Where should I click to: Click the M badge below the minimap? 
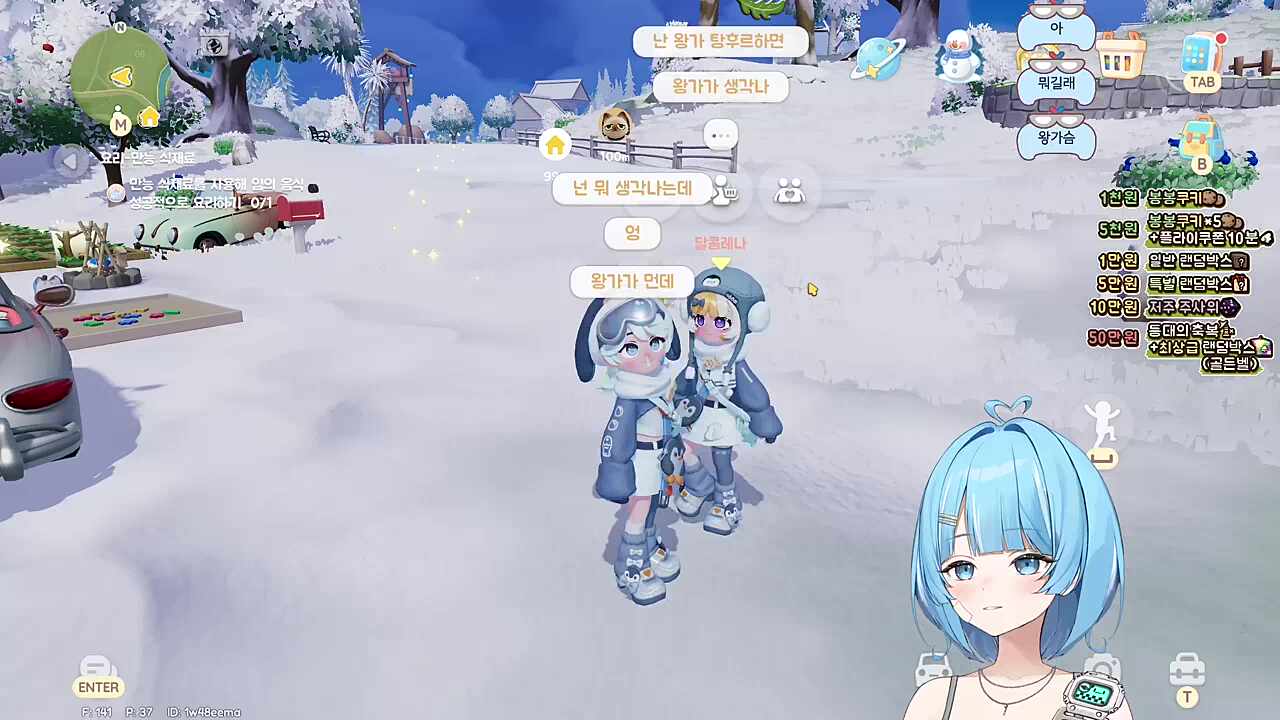tap(119, 124)
